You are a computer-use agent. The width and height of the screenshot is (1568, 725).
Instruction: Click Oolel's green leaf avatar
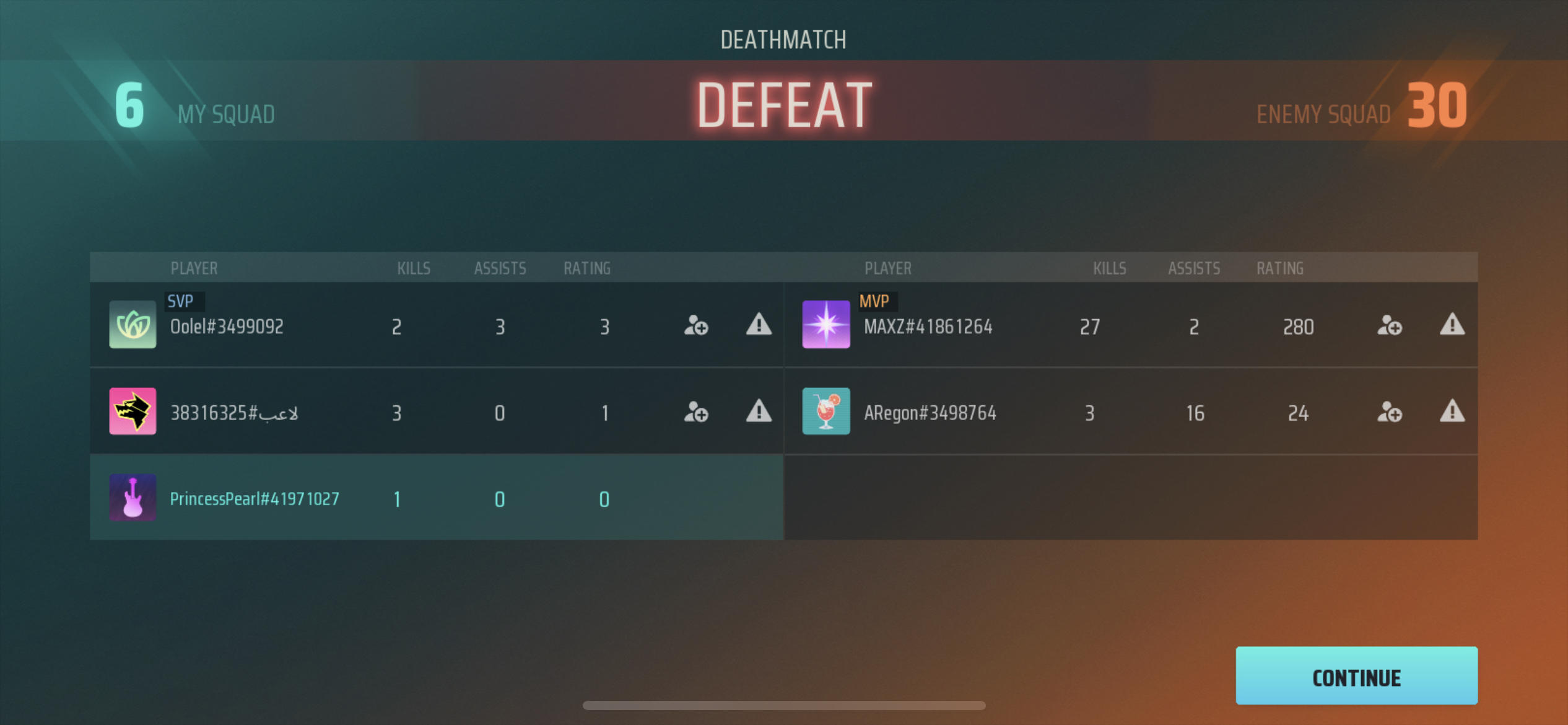tap(133, 327)
